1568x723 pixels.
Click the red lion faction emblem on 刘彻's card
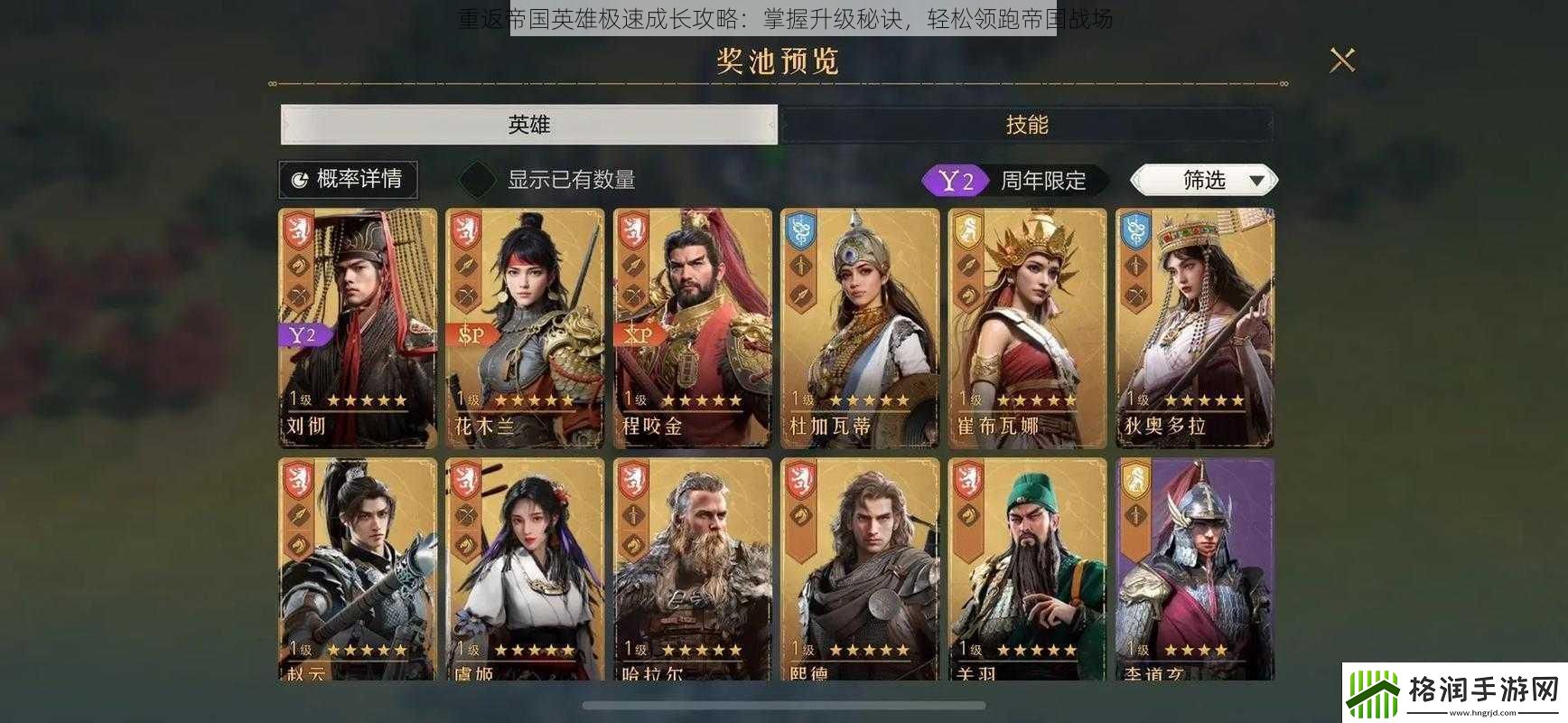pos(296,230)
